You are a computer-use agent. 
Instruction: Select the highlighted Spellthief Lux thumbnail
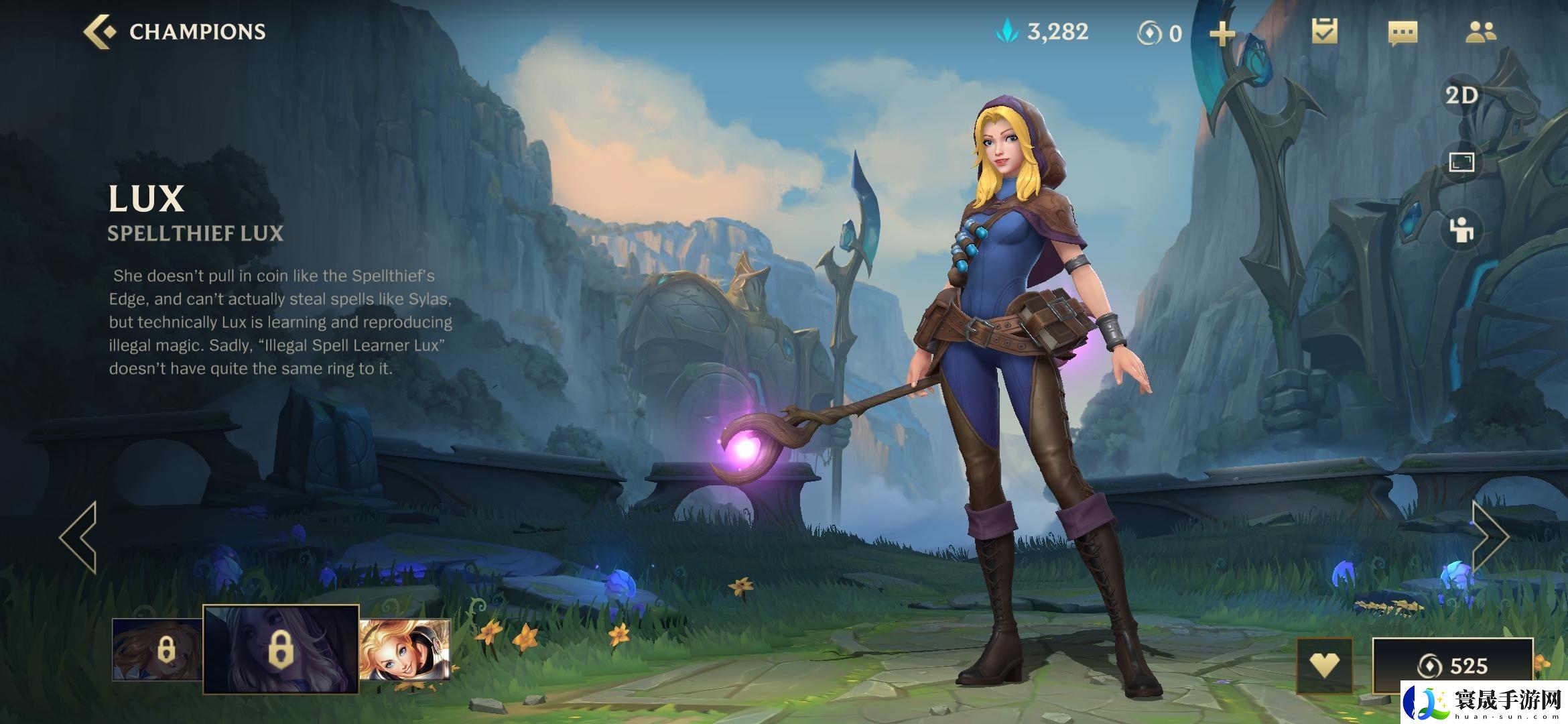(281, 649)
